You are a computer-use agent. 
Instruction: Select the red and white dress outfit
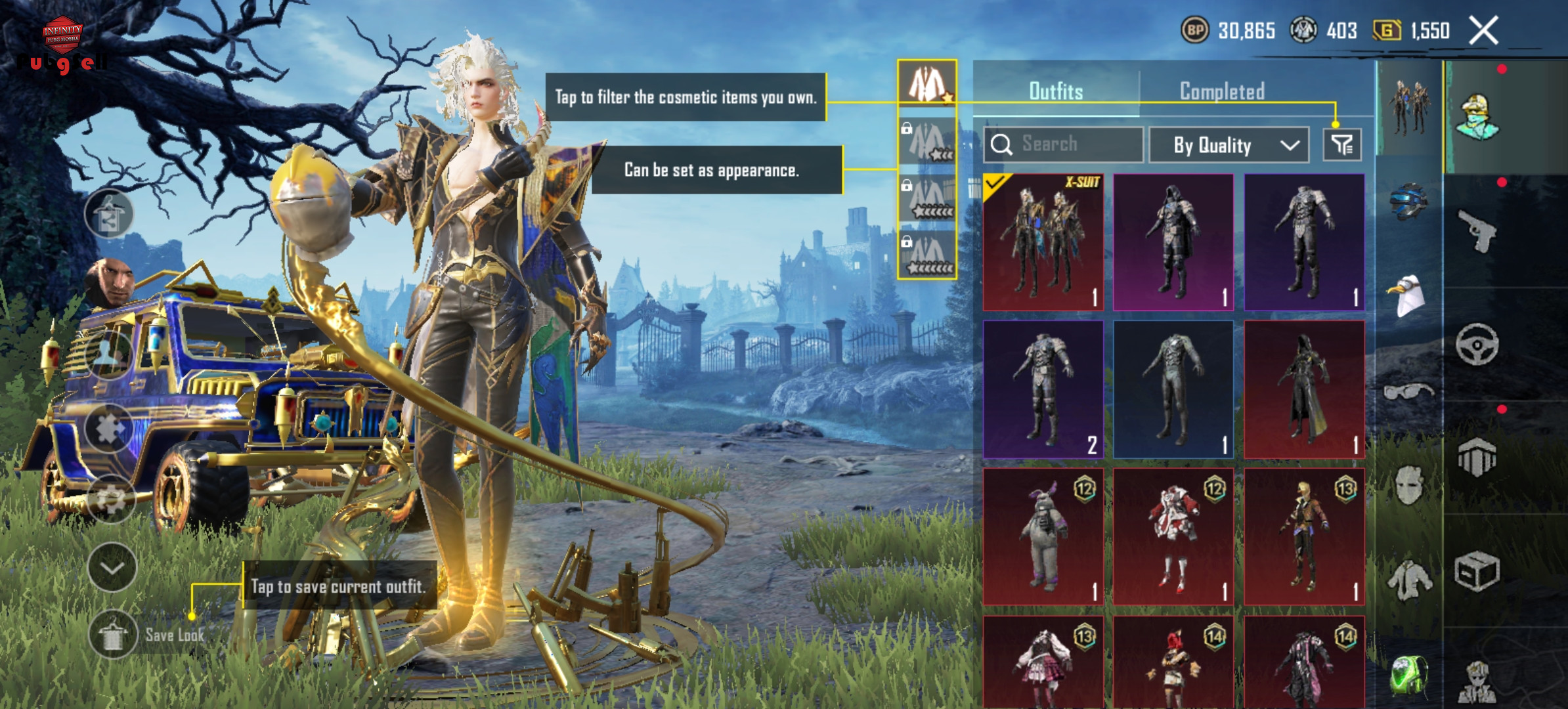(x=1173, y=536)
